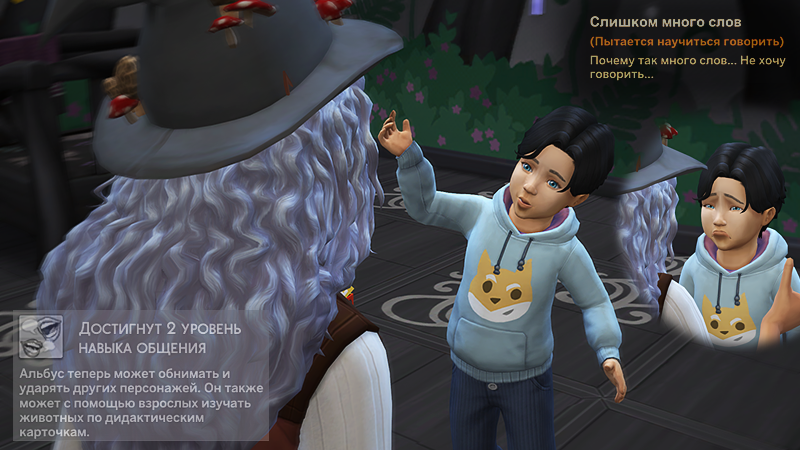This screenshot has width=800, height=450.
Task: Click the communication skill level 2 notification
Action: [x=142, y=376]
